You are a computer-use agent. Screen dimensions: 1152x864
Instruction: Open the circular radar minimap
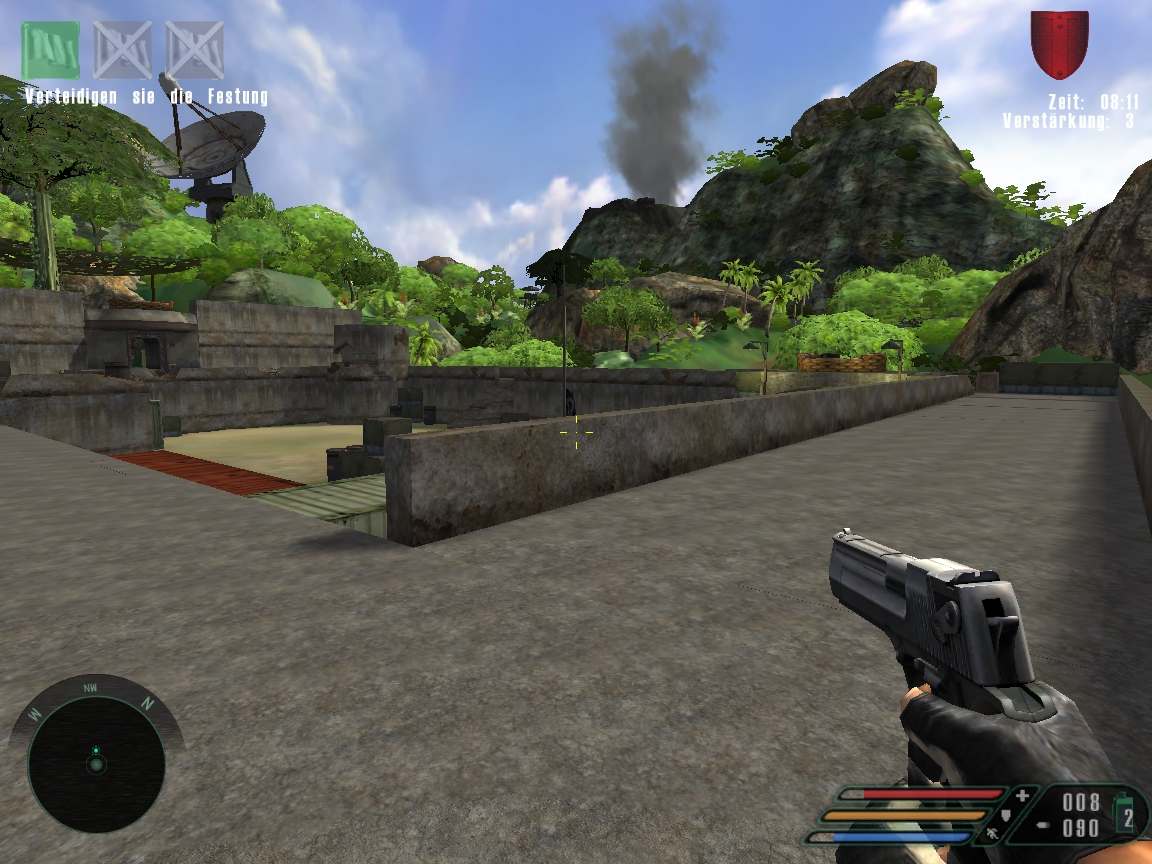[x=96, y=763]
